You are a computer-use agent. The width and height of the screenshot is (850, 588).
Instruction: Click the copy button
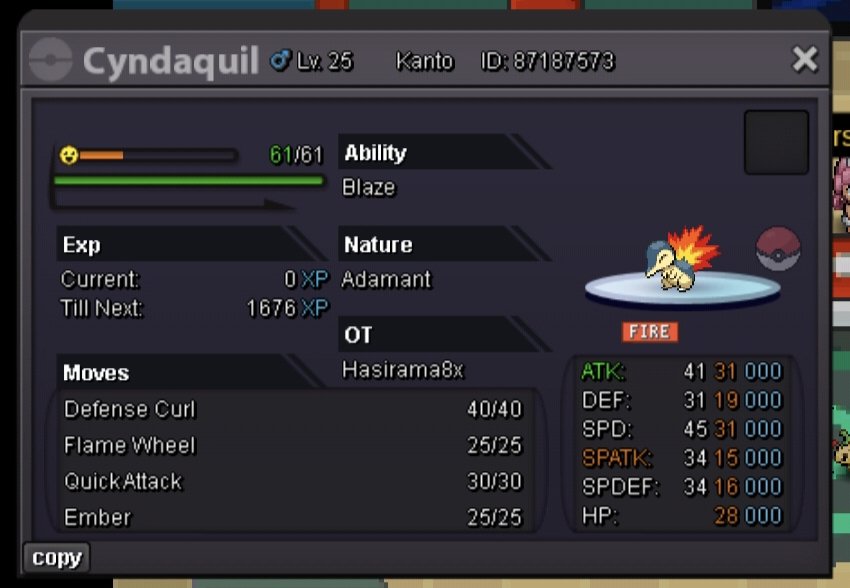tap(56, 558)
